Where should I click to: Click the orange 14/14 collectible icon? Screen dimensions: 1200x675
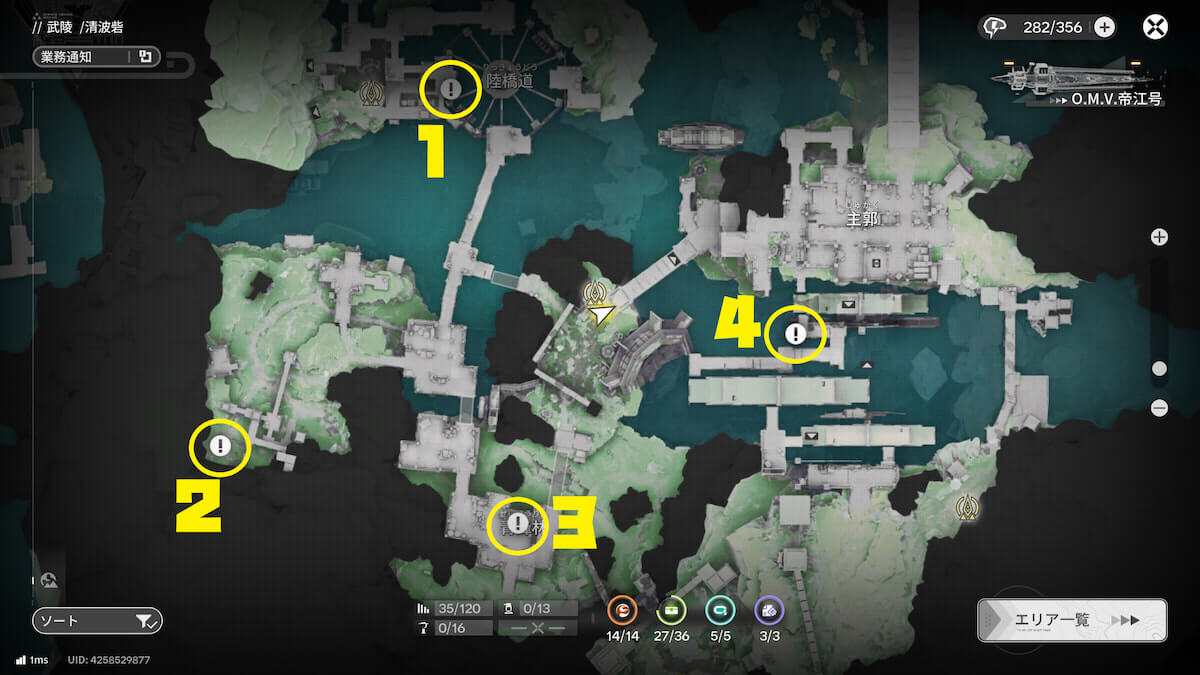(x=622, y=609)
